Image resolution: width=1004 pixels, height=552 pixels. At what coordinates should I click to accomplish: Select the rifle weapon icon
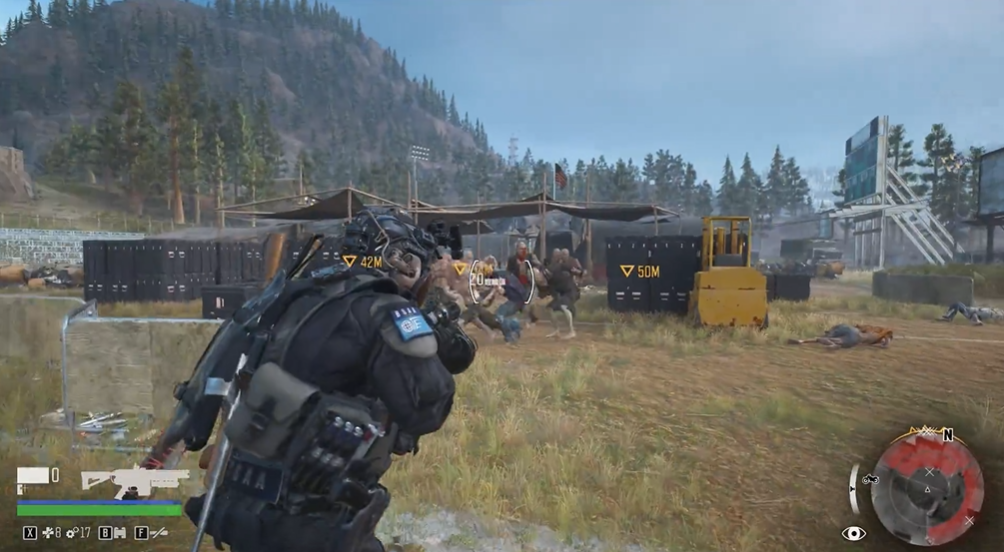[x=134, y=480]
